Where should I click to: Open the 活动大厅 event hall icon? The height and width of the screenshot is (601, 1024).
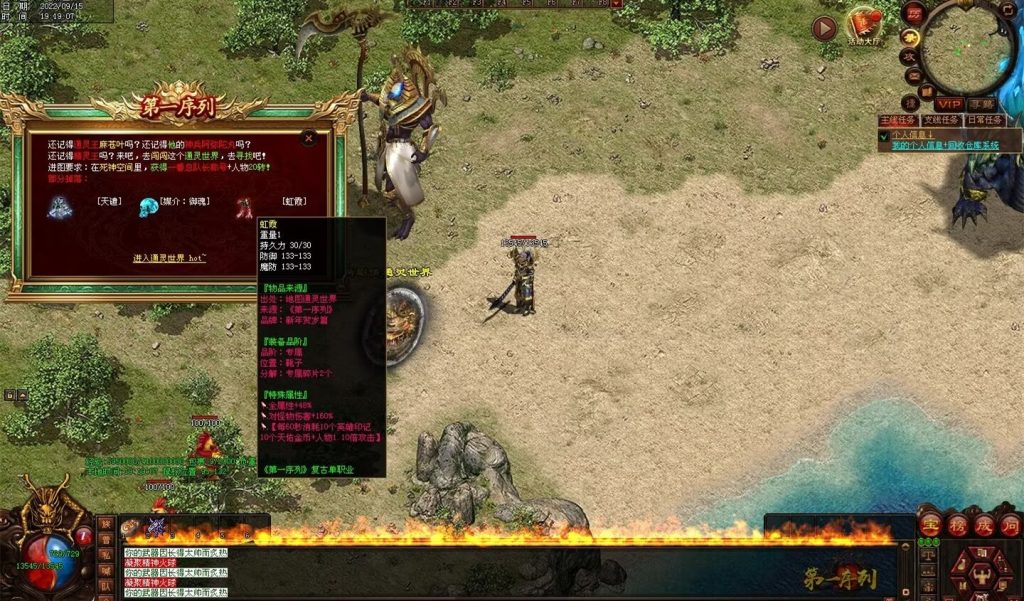click(x=864, y=26)
